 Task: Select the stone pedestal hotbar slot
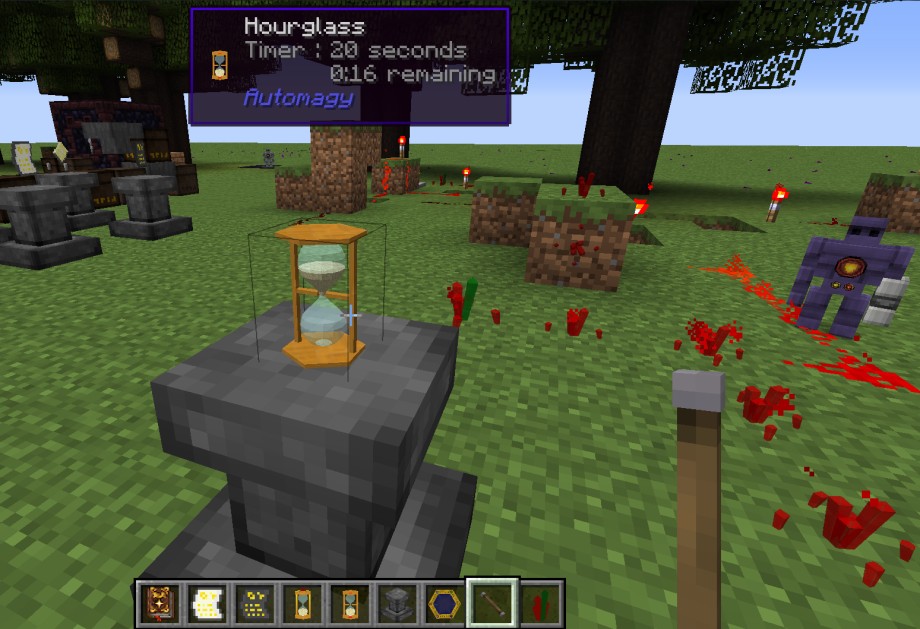click(x=396, y=603)
